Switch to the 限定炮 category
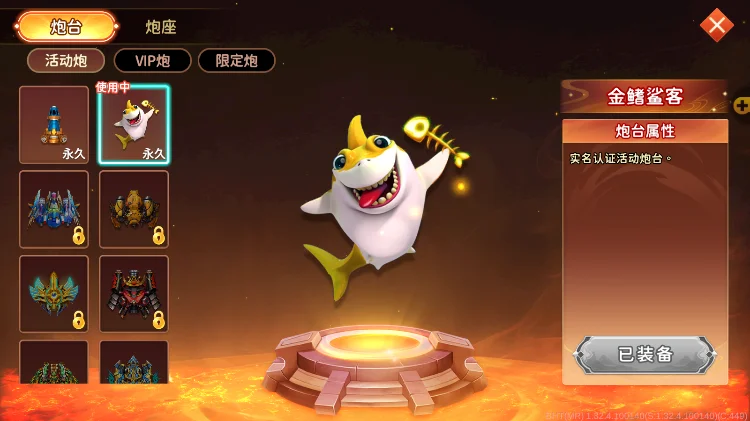Viewport: 750px width, 421px height. pyautogui.click(x=236, y=61)
